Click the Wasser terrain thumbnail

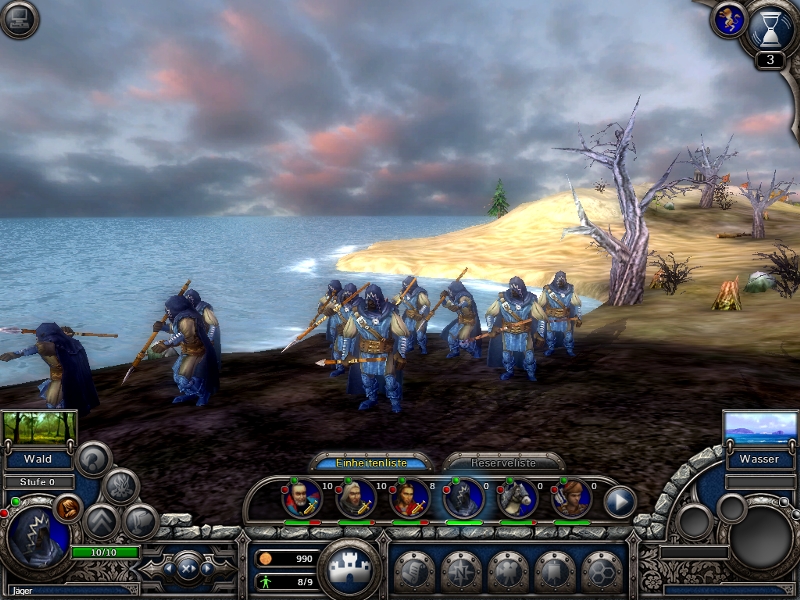760,427
